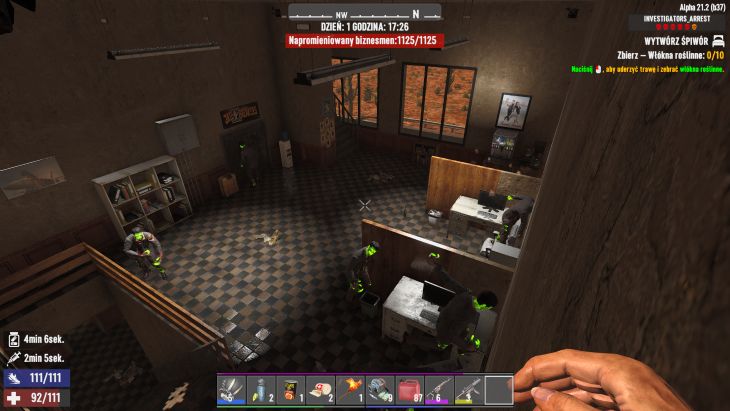730x411 pixels.
Task: Equip the burning torch from the hotbar
Action: pyautogui.click(x=350, y=390)
